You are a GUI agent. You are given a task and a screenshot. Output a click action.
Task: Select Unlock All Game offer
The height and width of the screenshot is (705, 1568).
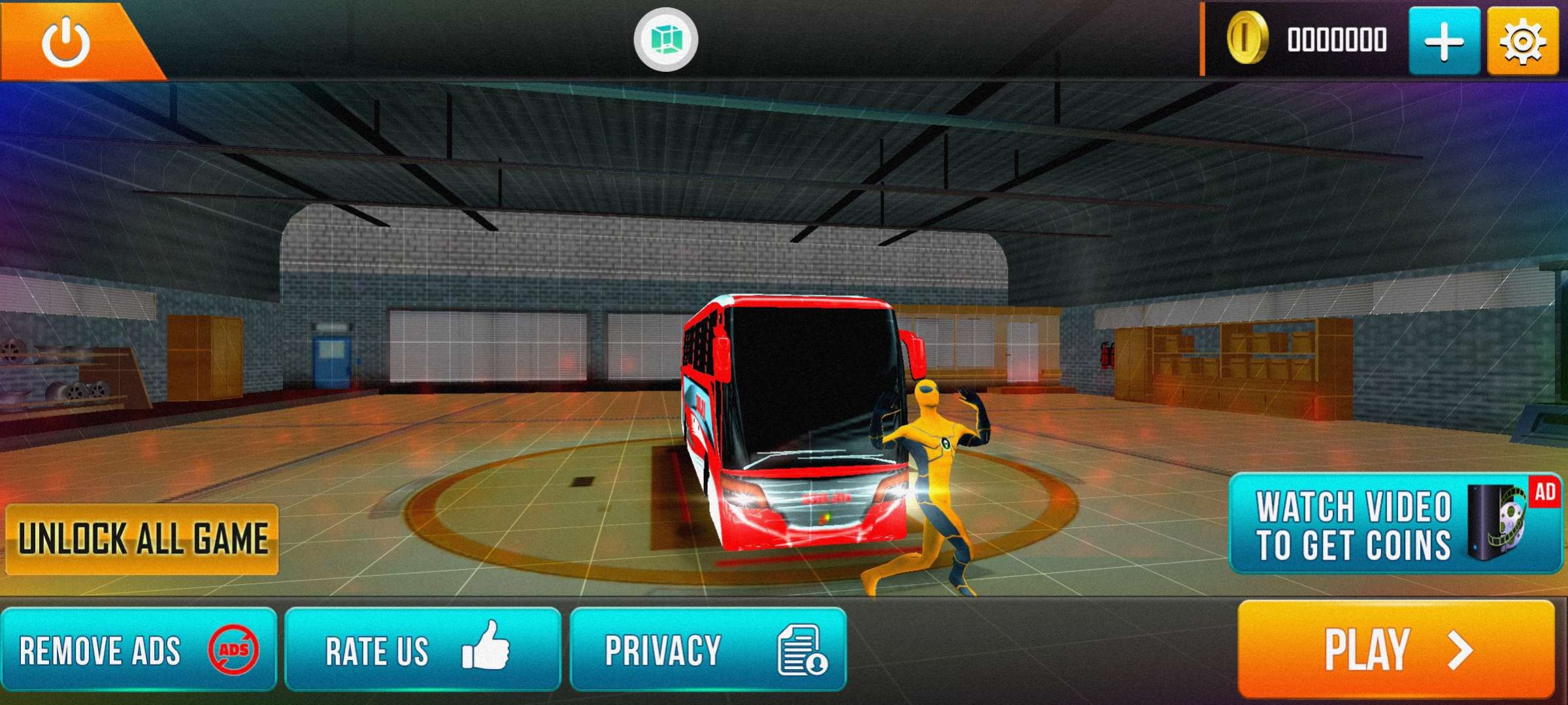pos(142,539)
